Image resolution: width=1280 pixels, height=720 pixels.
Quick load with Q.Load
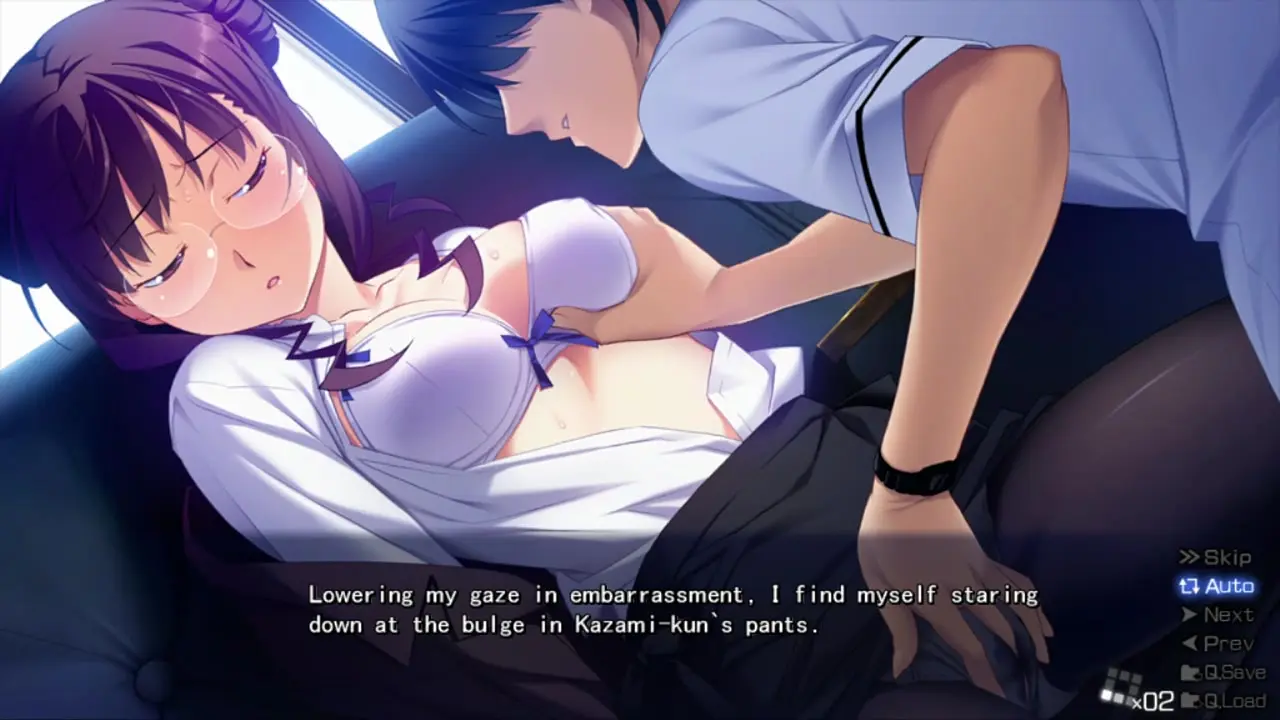pyautogui.click(x=1222, y=700)
